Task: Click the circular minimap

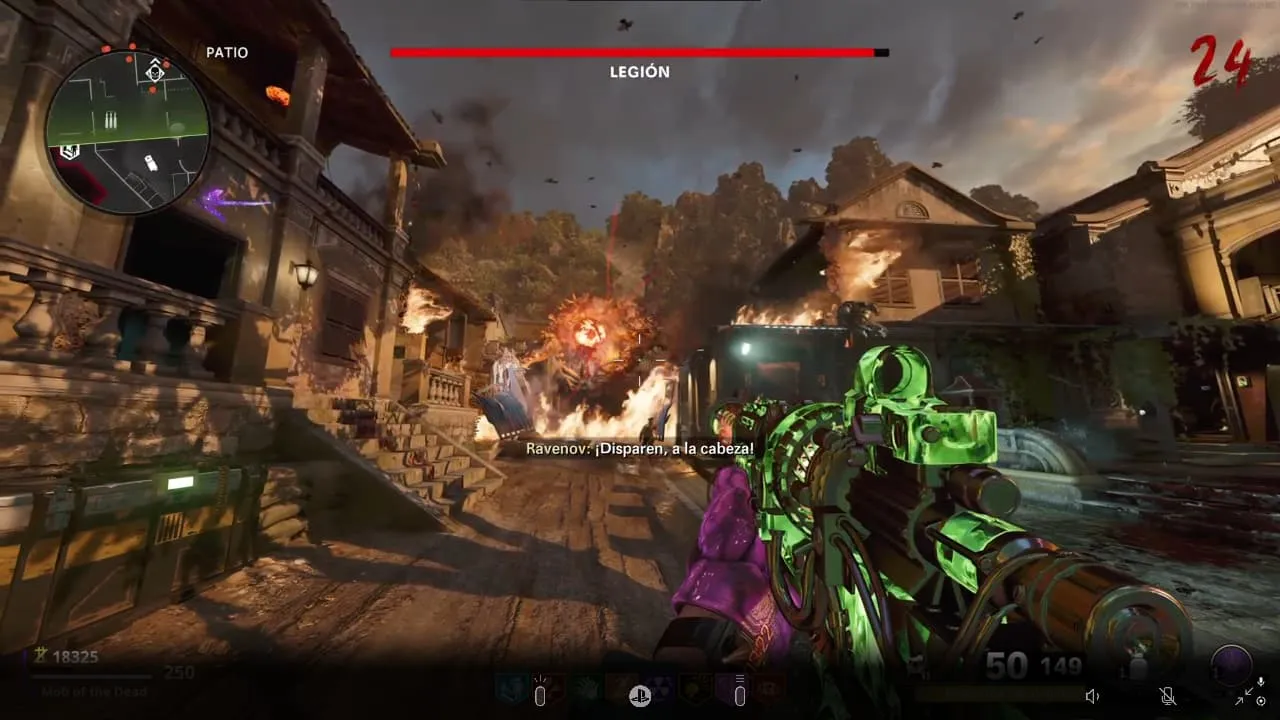Action: click(x=128, y=132)
